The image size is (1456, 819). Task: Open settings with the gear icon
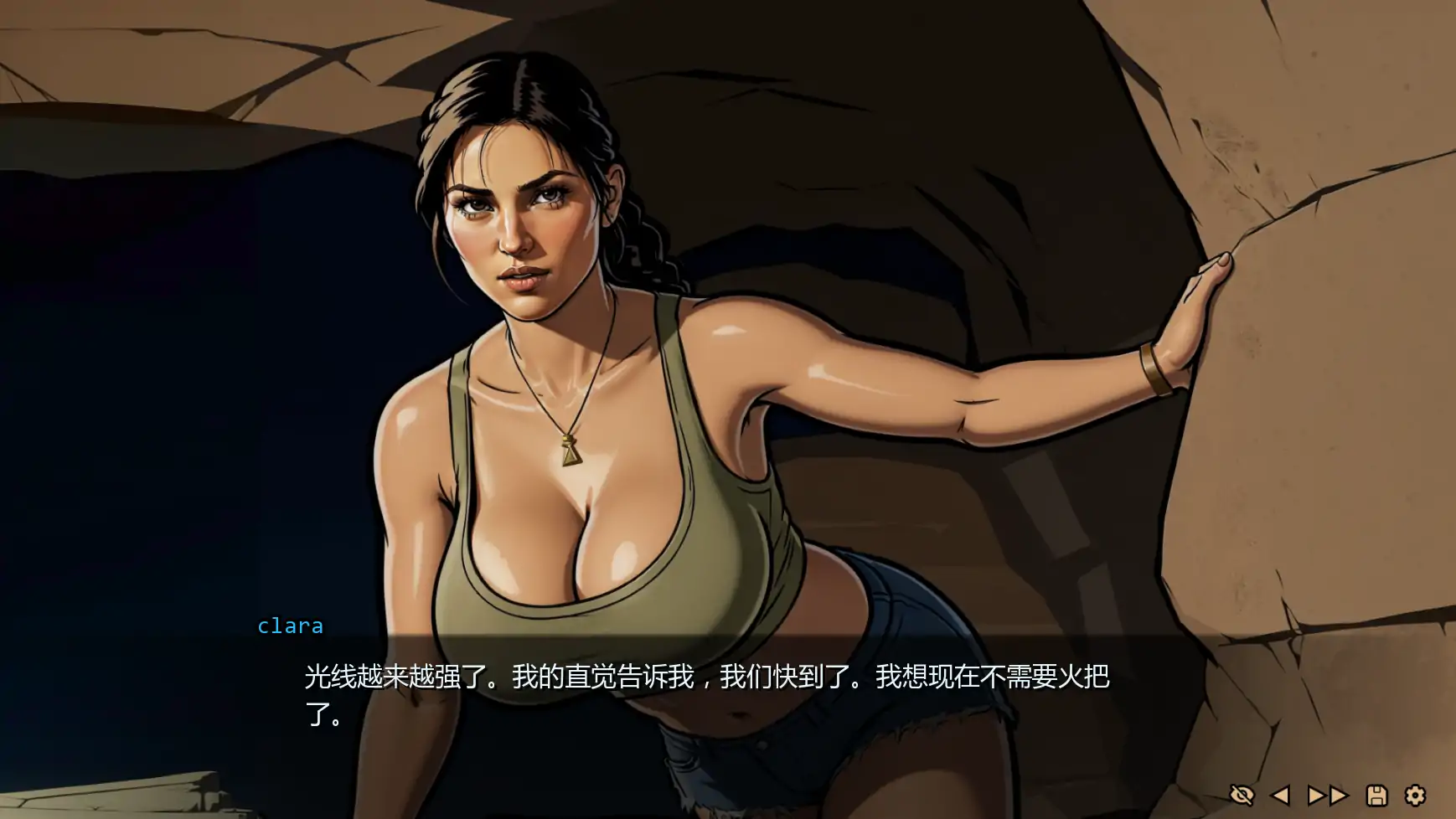coord(1415,795)
